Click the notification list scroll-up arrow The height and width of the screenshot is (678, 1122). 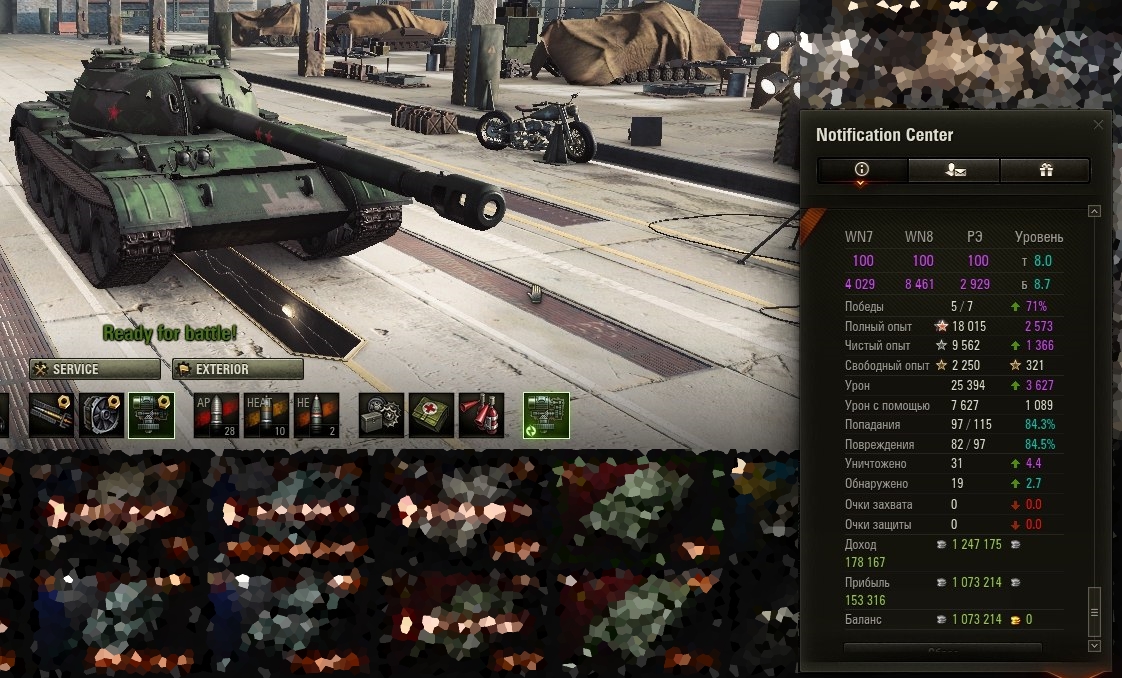(1094, 211)
